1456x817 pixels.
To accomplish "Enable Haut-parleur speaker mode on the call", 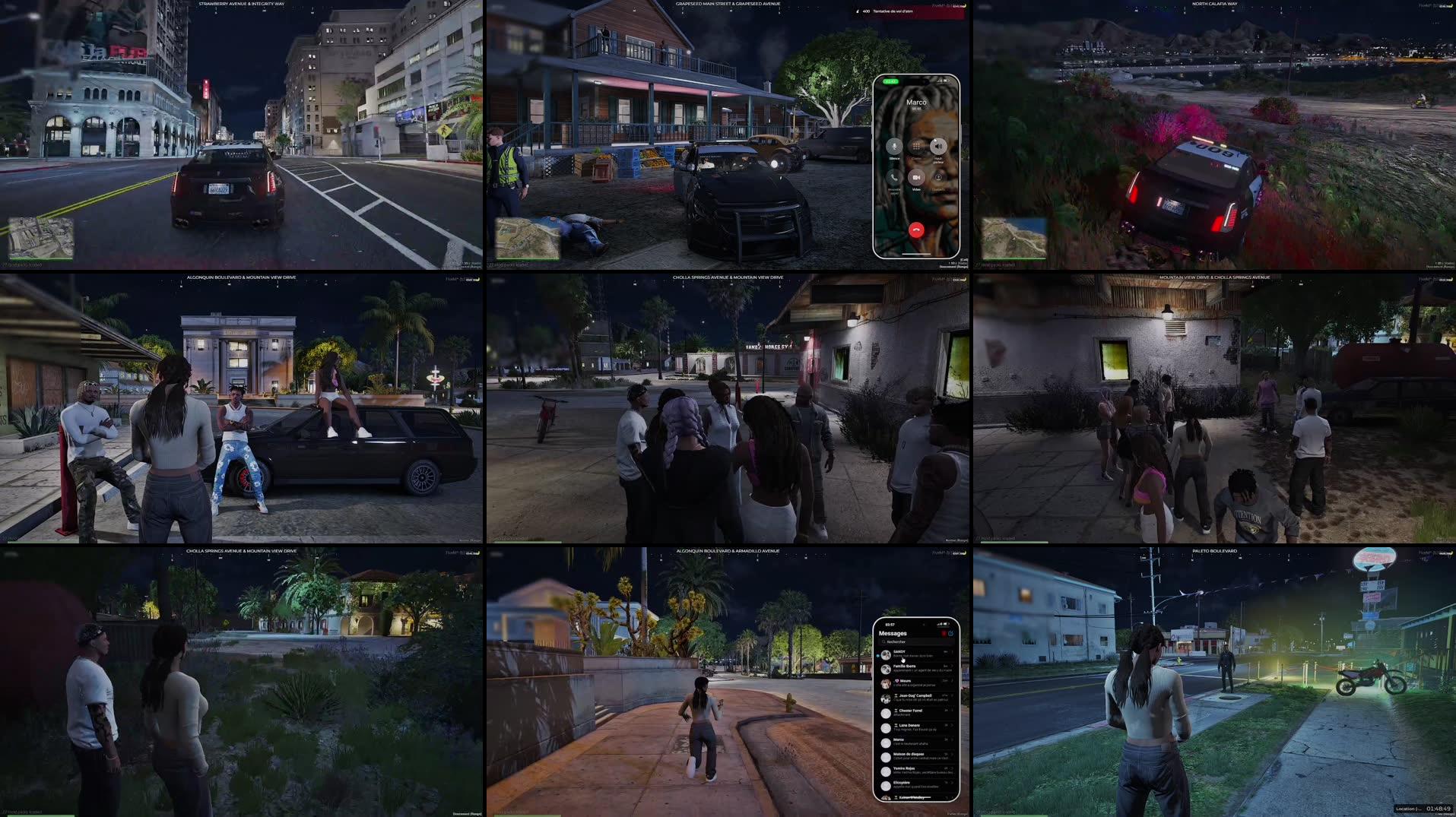I will click(x=938, y=145).
